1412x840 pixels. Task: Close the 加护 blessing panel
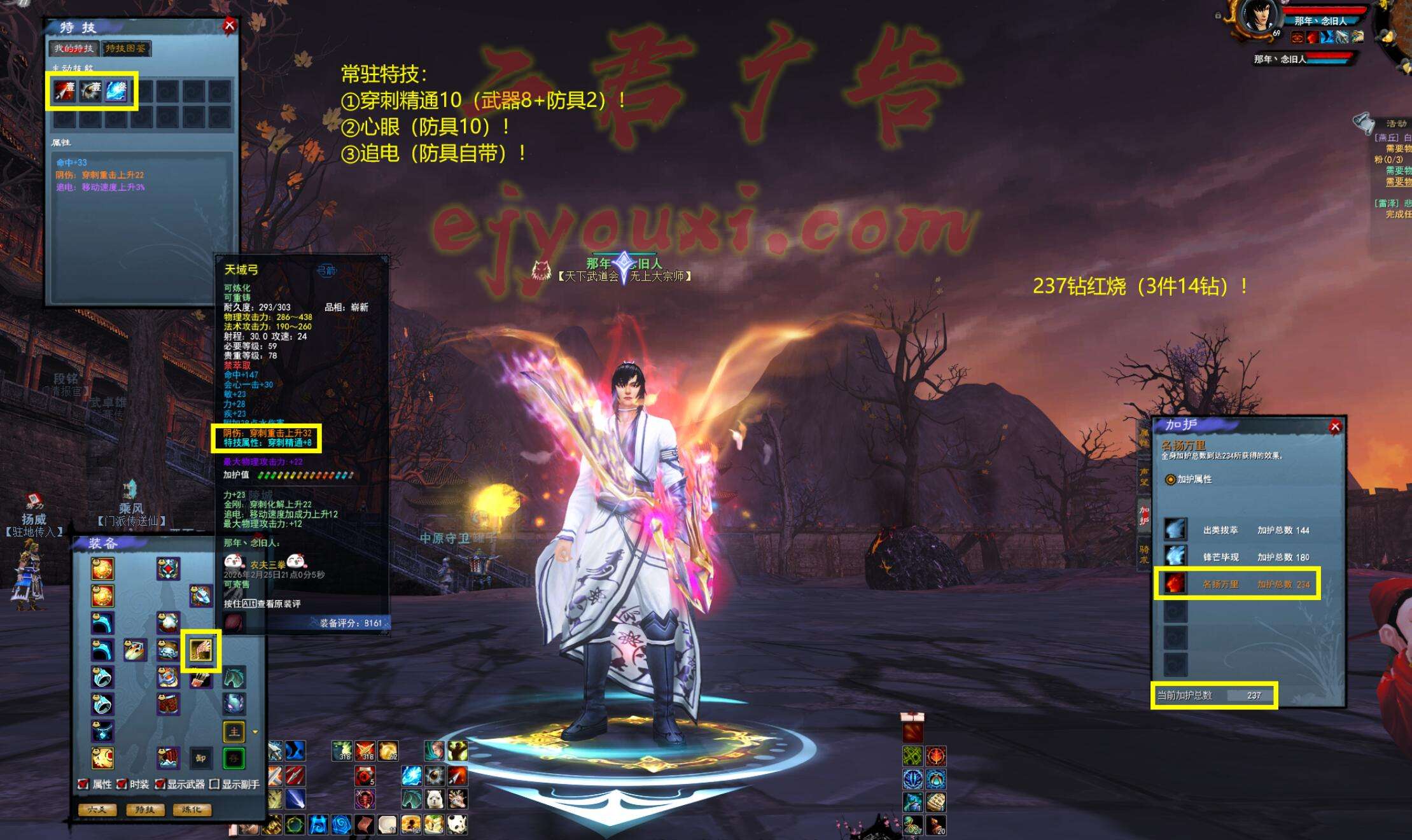(x=1335, y=426)
